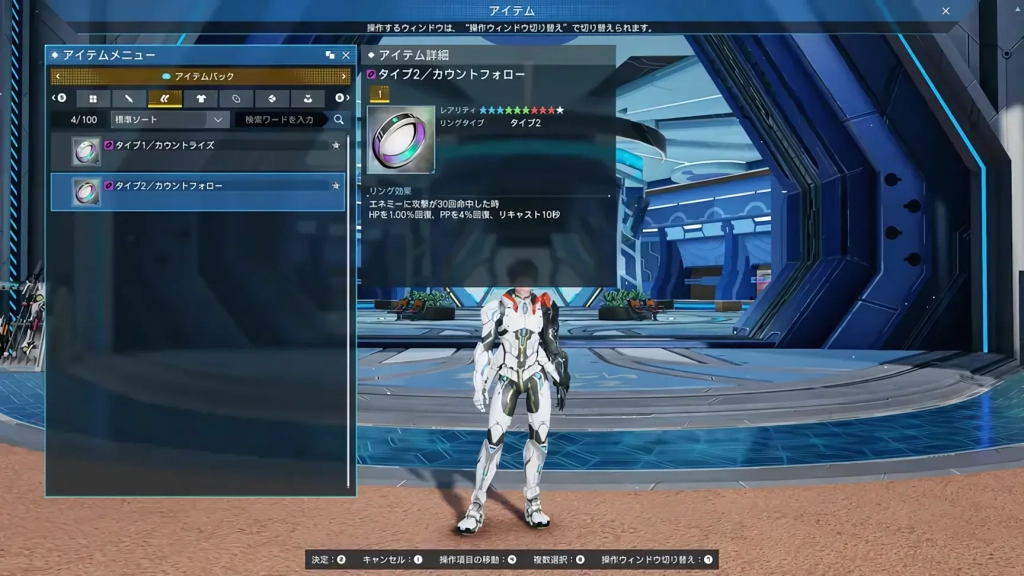Select the タイプ1/カウントライズ ring row
This screenshot has height=576, width=1024.
click(200, 150)
